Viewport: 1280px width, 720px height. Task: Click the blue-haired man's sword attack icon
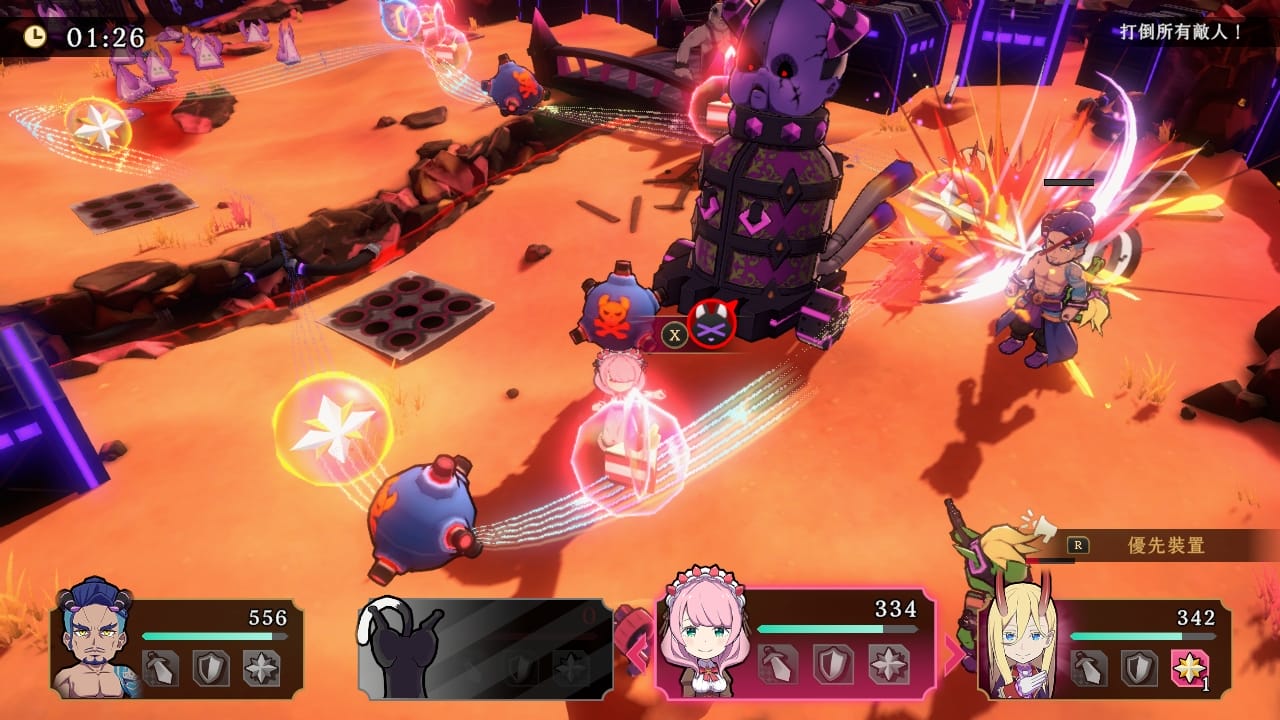tap(160, 668)
